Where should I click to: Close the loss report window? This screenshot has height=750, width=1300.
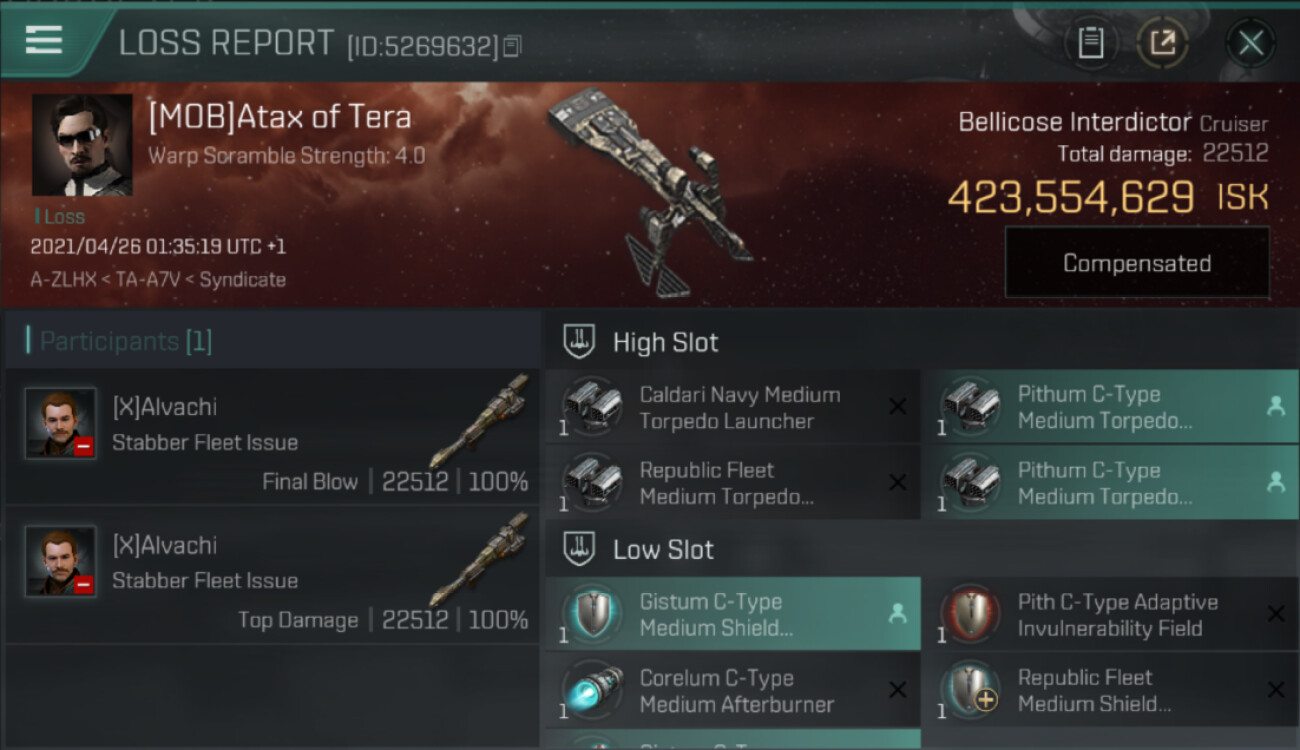(1250, 43)
